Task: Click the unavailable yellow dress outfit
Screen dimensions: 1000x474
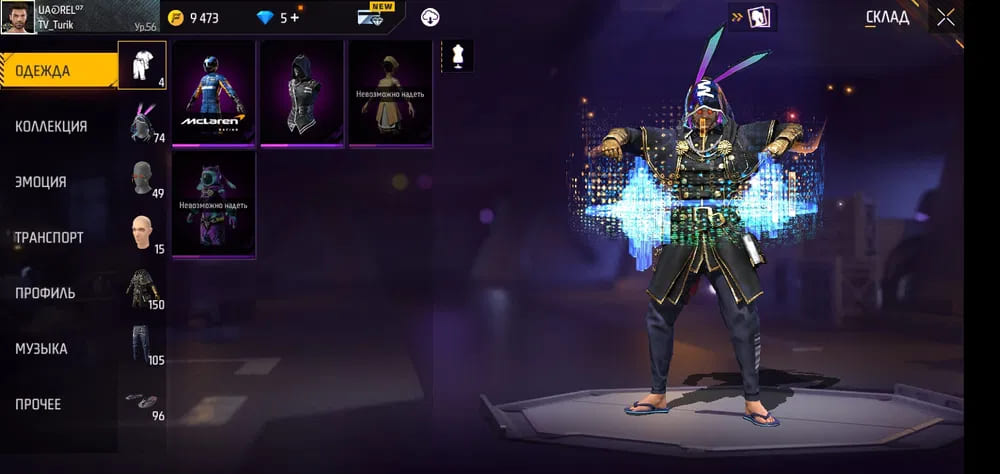Action: [x=390, y=93]
